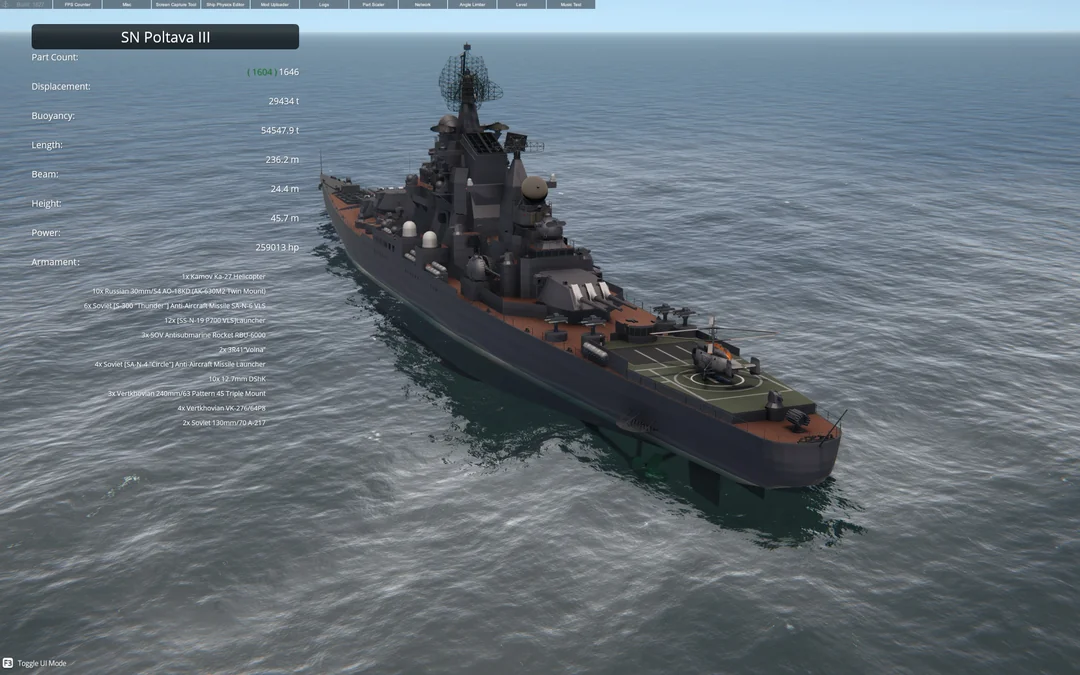
Task: Show the Logs panel
Action: pos(324,5)
